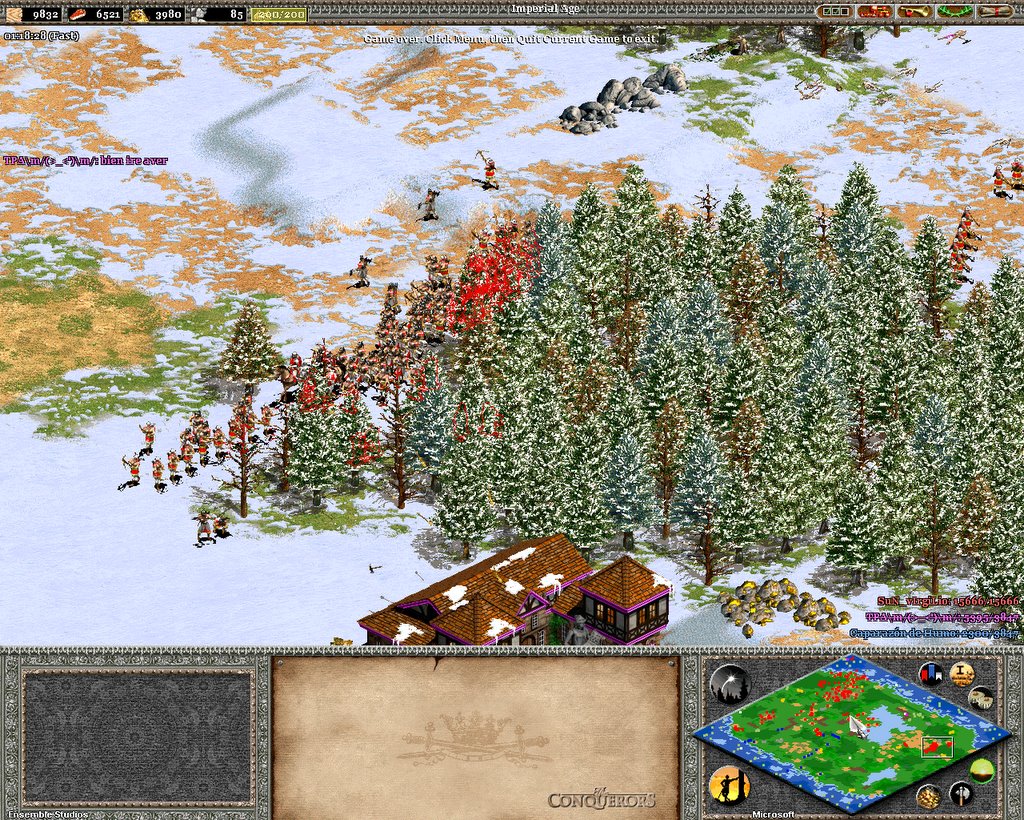Image resolution: width=1024 pixels, height=820 pixels.
Task: Click the diamond minimap terrain
Action: coord(850,729)
